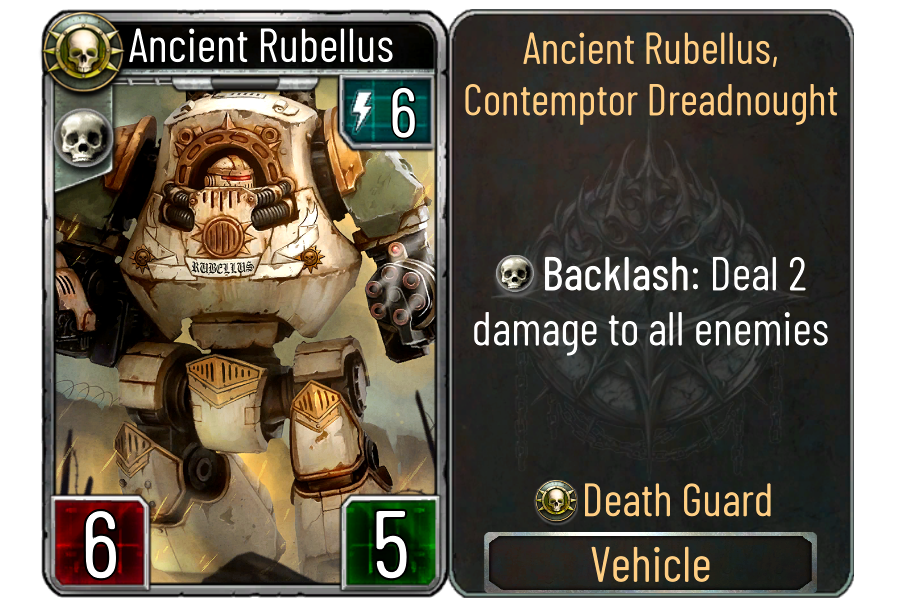
Task: Click the Backlash skull icon on the card
Action: pos(79,137)
